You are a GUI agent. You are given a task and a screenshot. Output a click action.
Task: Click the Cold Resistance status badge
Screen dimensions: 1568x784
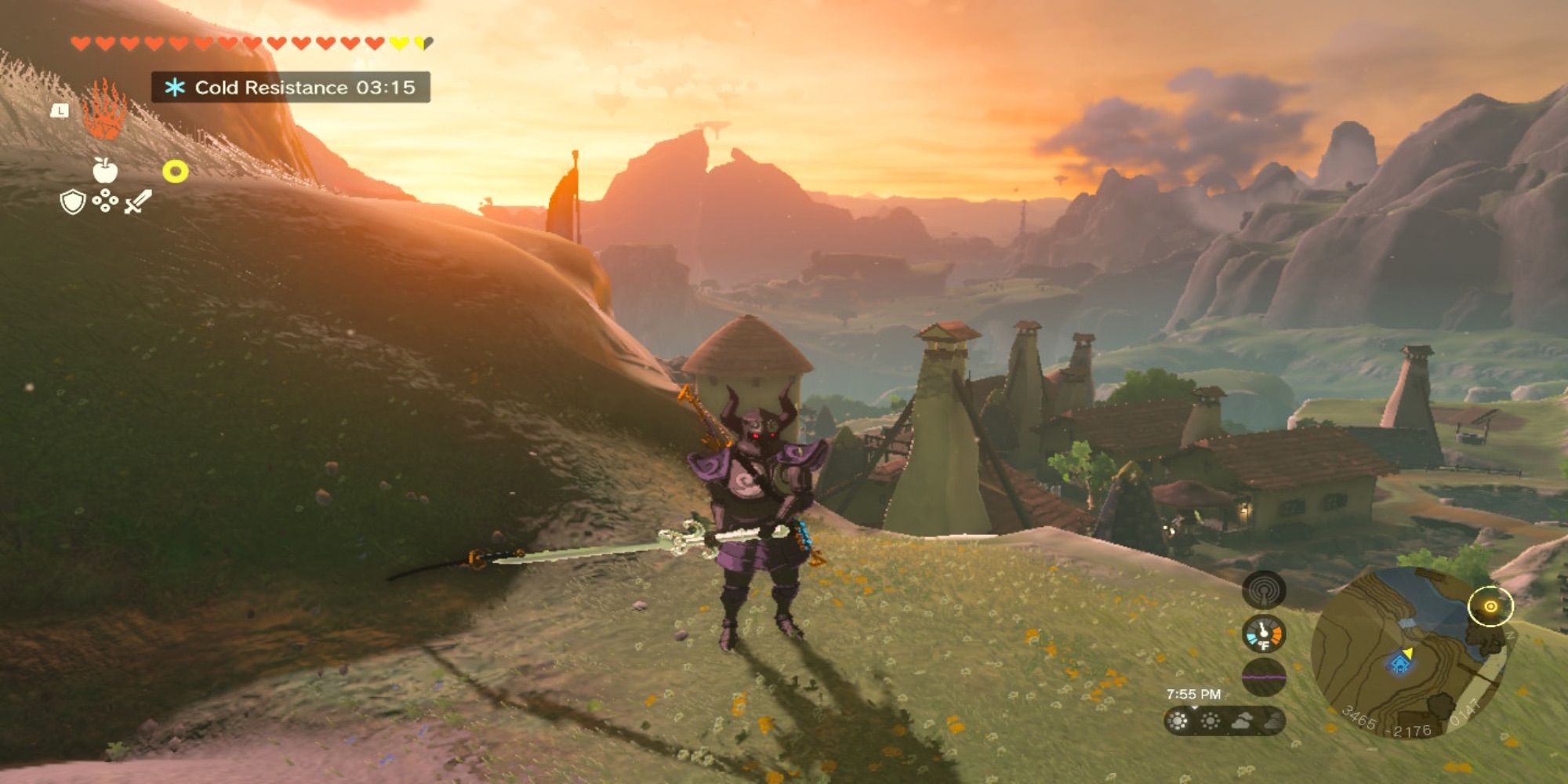[x=290, y=87]
